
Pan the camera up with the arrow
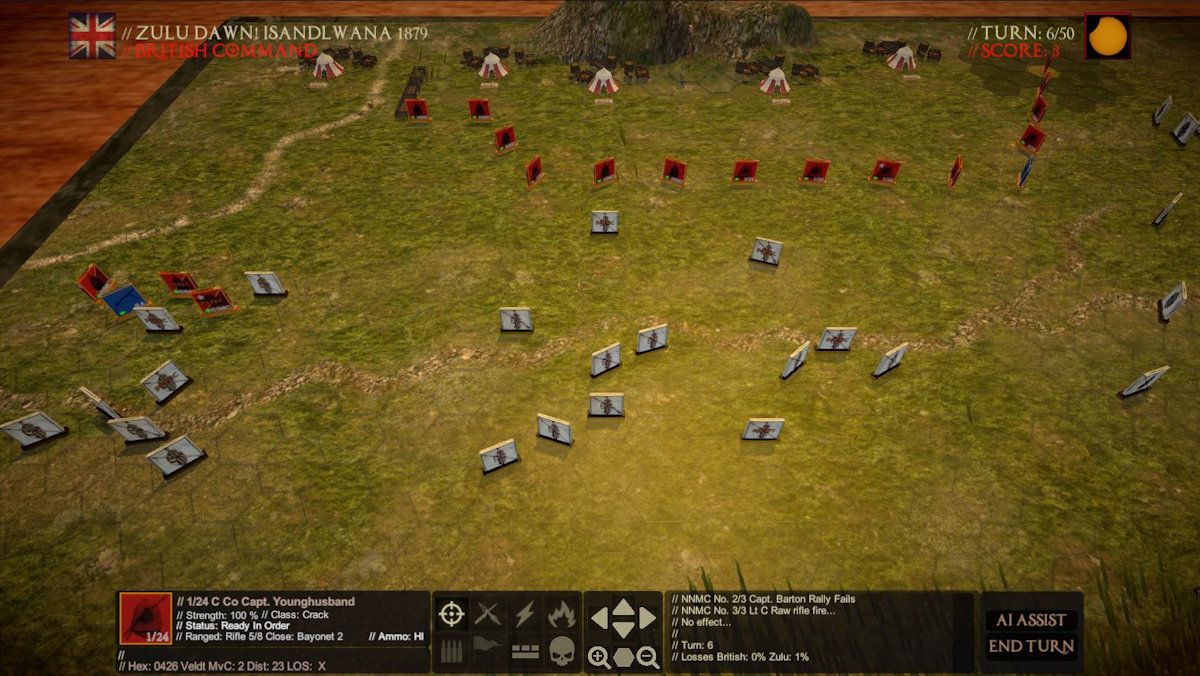pos(623,607)
